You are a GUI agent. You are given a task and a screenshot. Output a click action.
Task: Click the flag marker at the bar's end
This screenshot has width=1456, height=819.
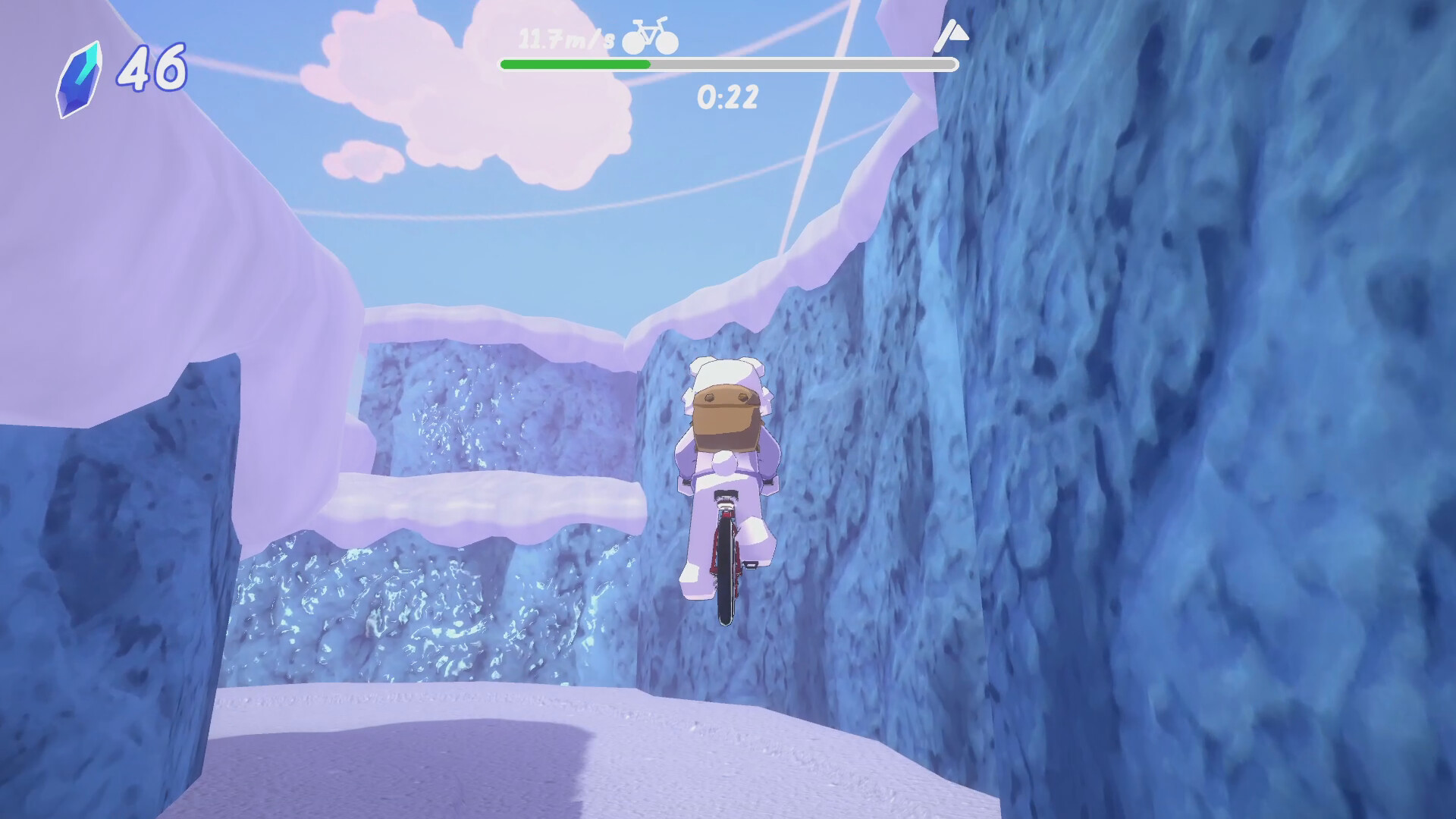(954, 34)
